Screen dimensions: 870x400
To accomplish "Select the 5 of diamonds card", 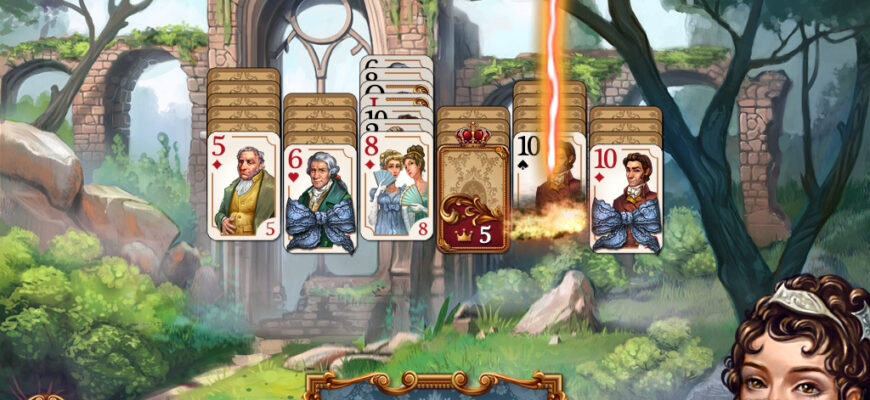I will click(244, 185).
